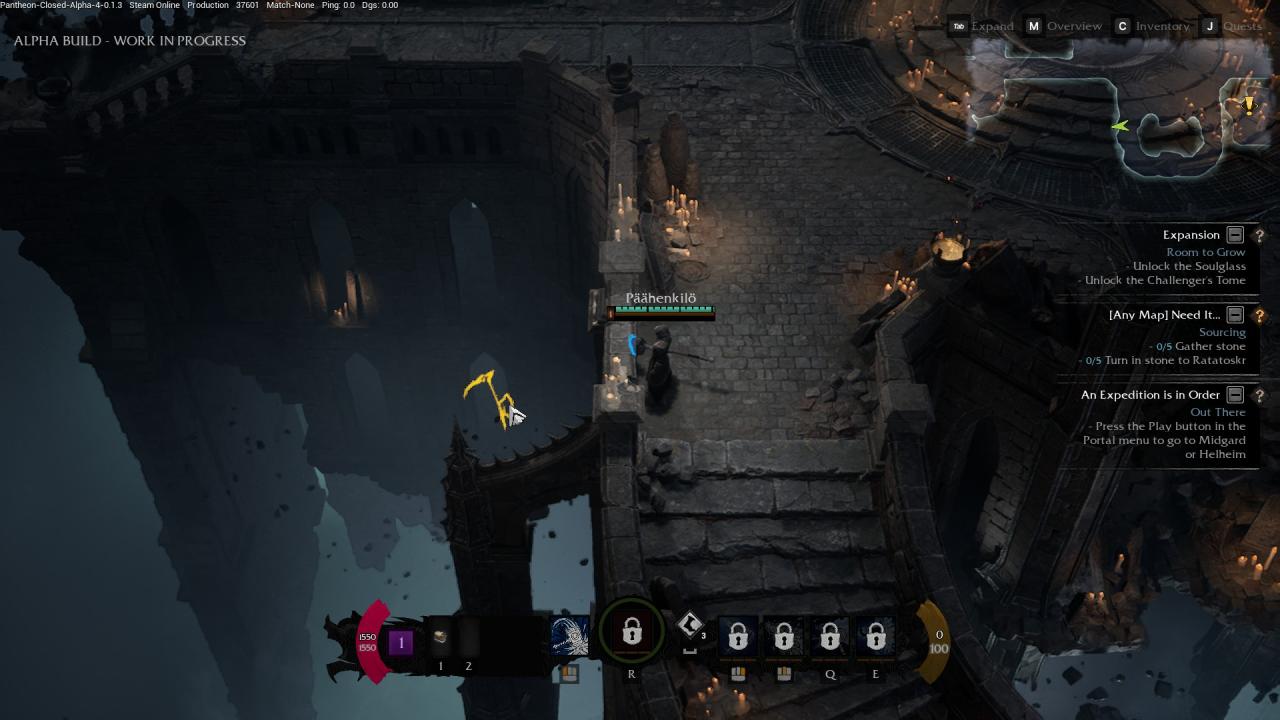Select the yellow exclamation quest marker on minimap

pyautogui.click(x=1248, y=105)
